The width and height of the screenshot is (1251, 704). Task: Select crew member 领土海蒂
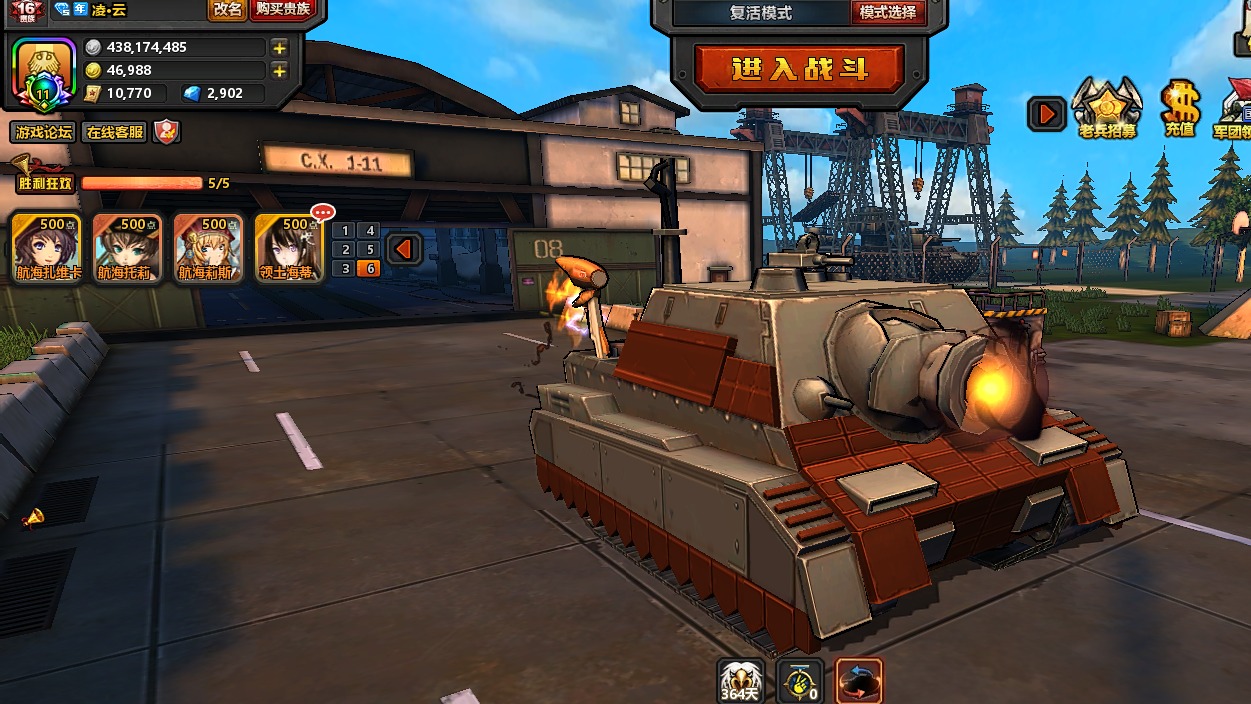click(289, 247)
